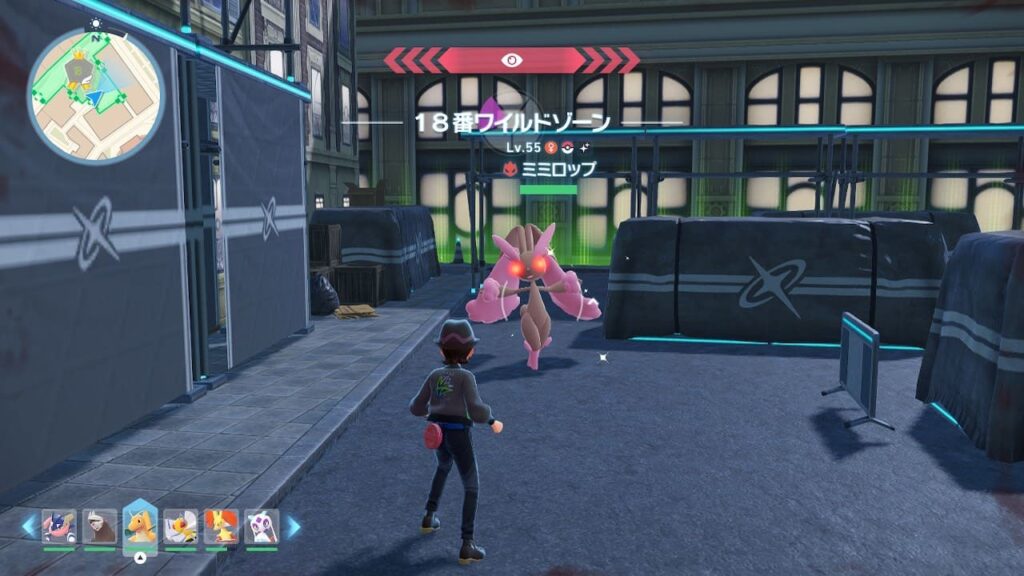Select Greninja in the party bar
Image resolution: width=1024 pixels, height=576 pixels.
point(58,526)
